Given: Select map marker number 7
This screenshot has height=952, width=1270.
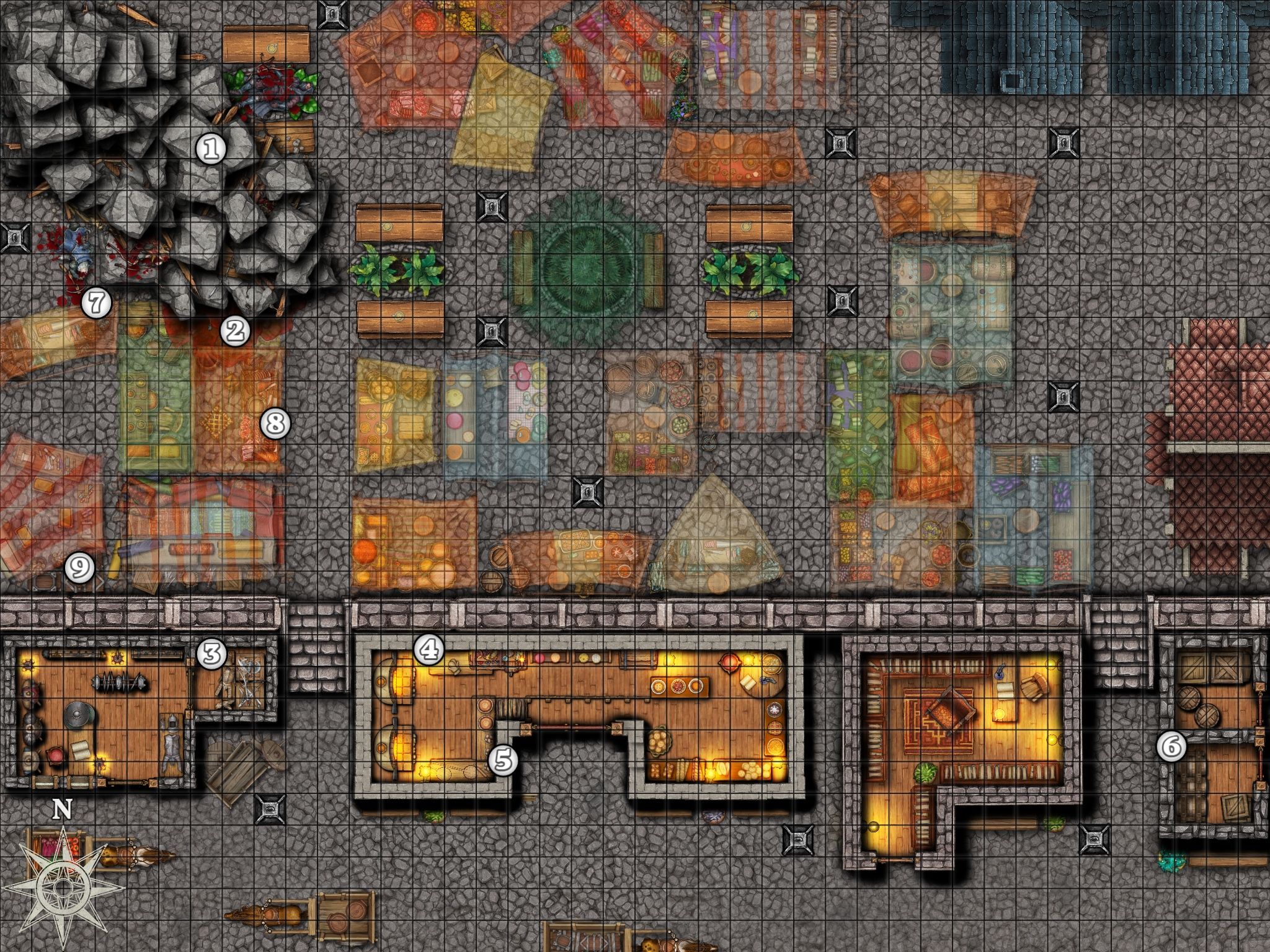Looking at the screenshot, I should [96, 304].
